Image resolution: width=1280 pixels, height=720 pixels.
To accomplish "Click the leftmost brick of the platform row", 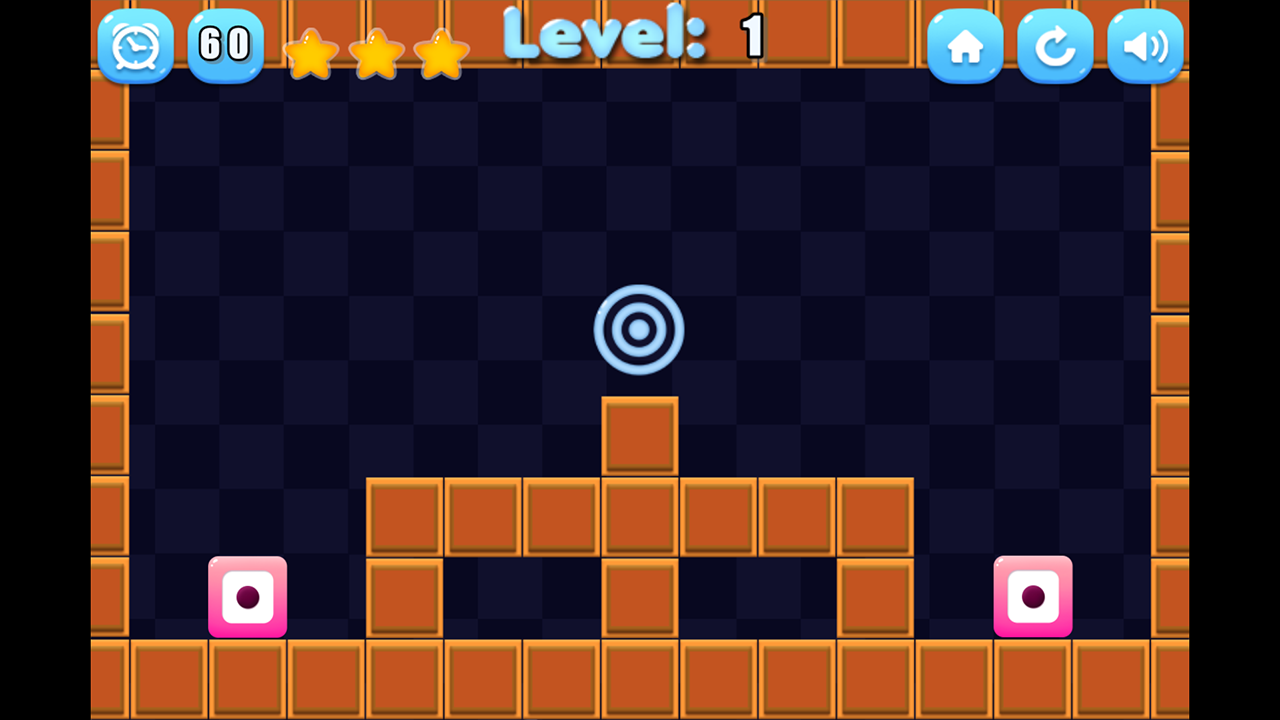I will [404, 516].
